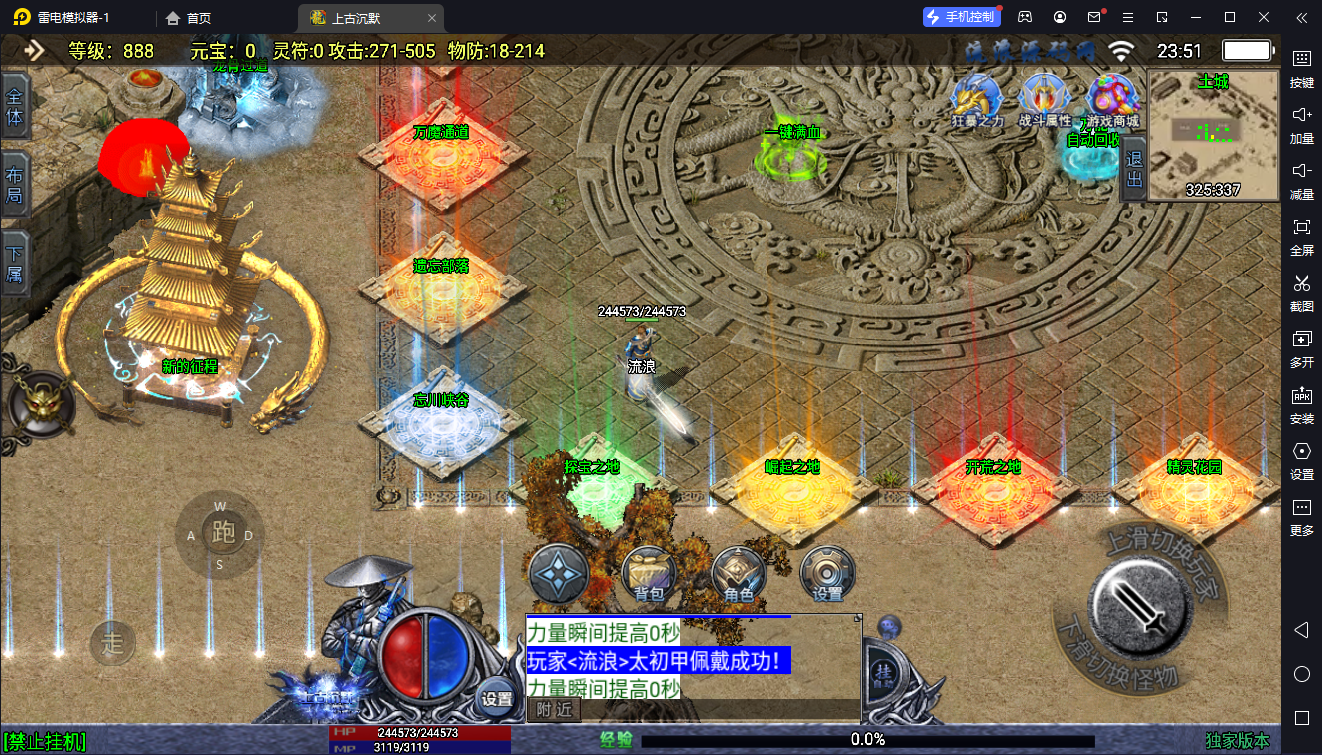This screenshot has width=1322, height=755.
Task: Open the 战斗属性 icon
Action: (1045, 101)
